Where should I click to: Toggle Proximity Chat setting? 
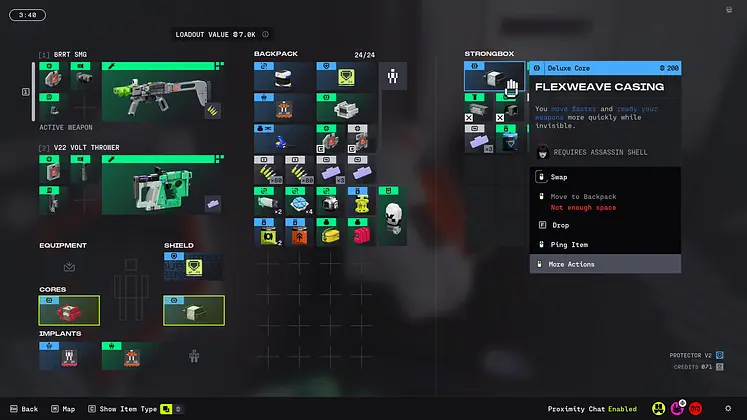(595, 409)
